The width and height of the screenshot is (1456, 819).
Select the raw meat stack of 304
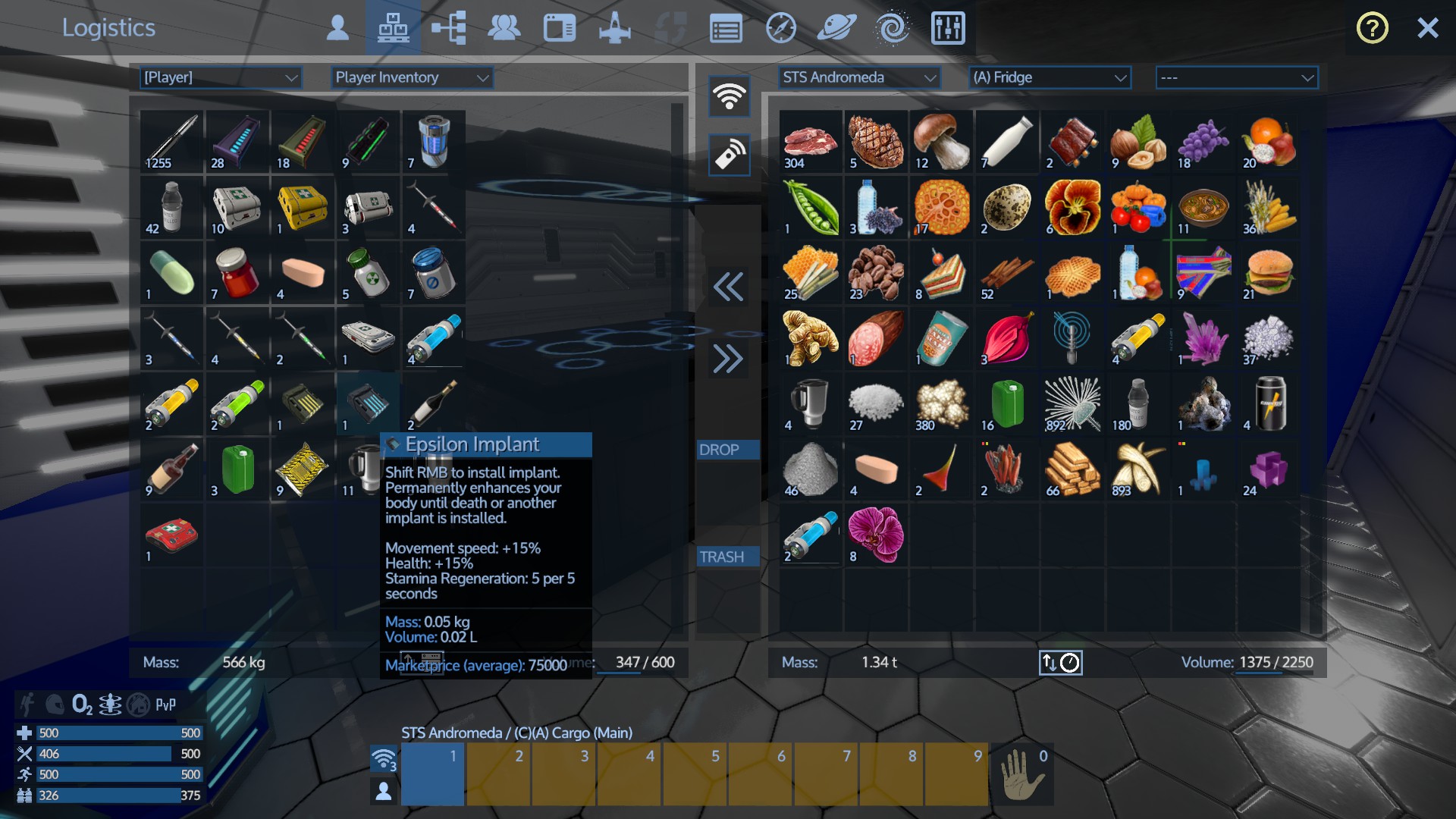(810, 143)
